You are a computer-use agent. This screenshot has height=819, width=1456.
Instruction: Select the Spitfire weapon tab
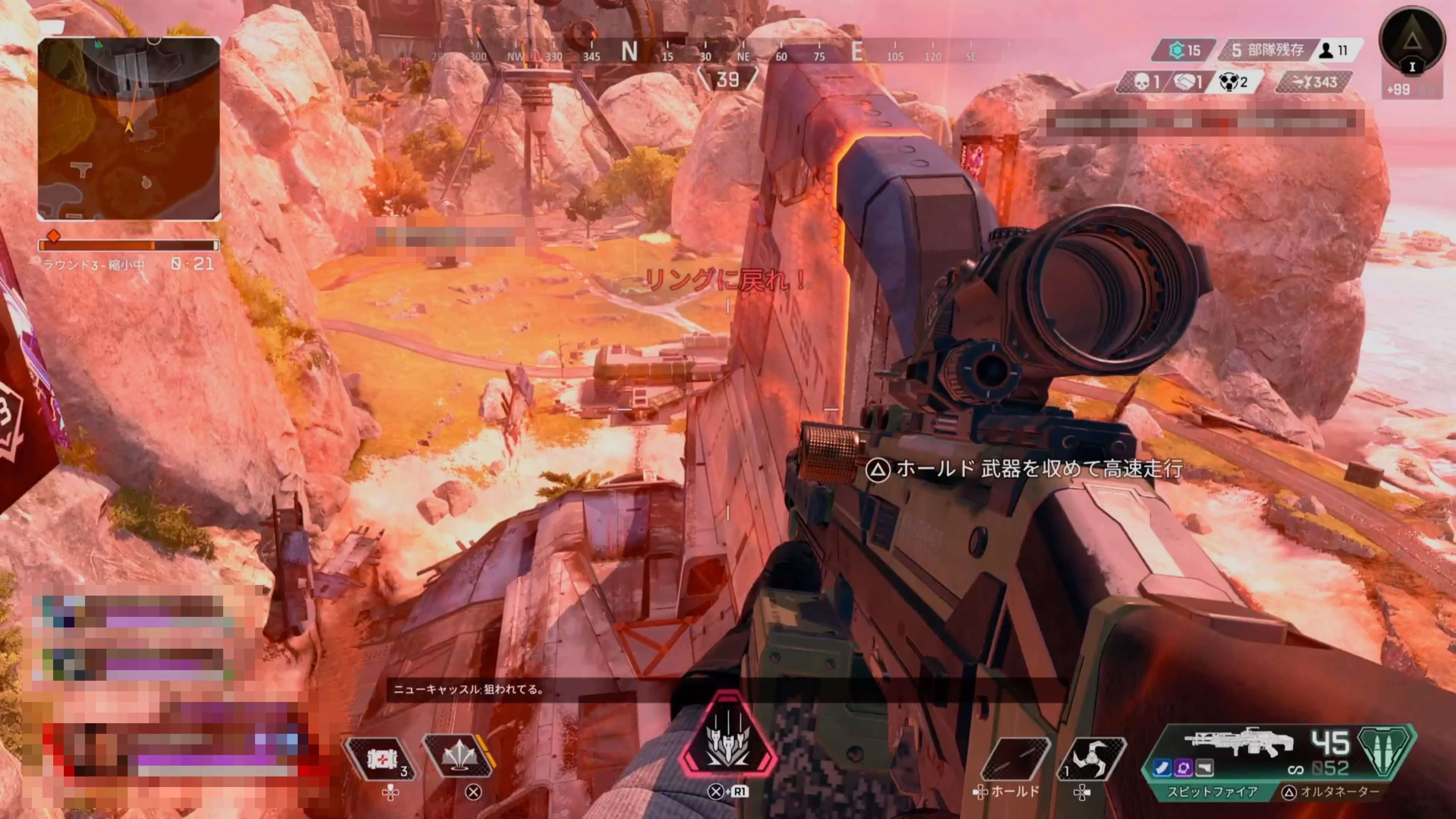[x=1213, y=792]
